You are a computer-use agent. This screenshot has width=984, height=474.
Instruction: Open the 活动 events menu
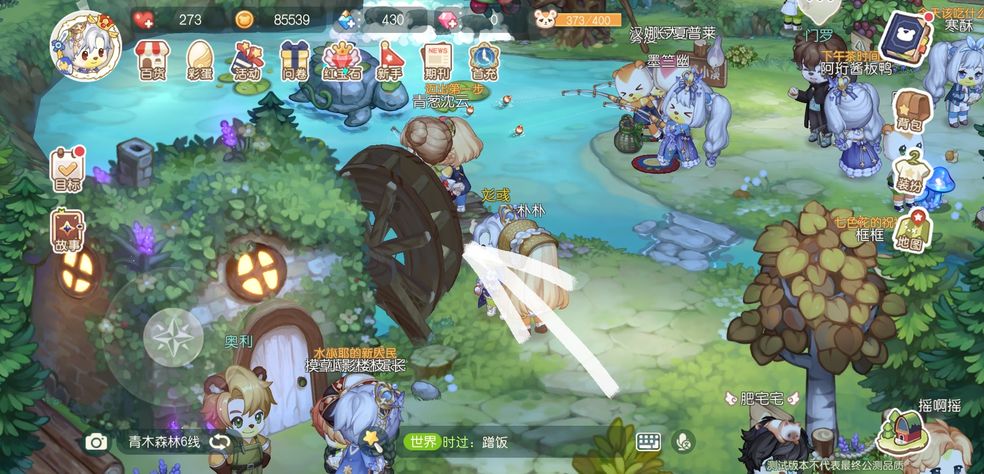coord(246,60)
